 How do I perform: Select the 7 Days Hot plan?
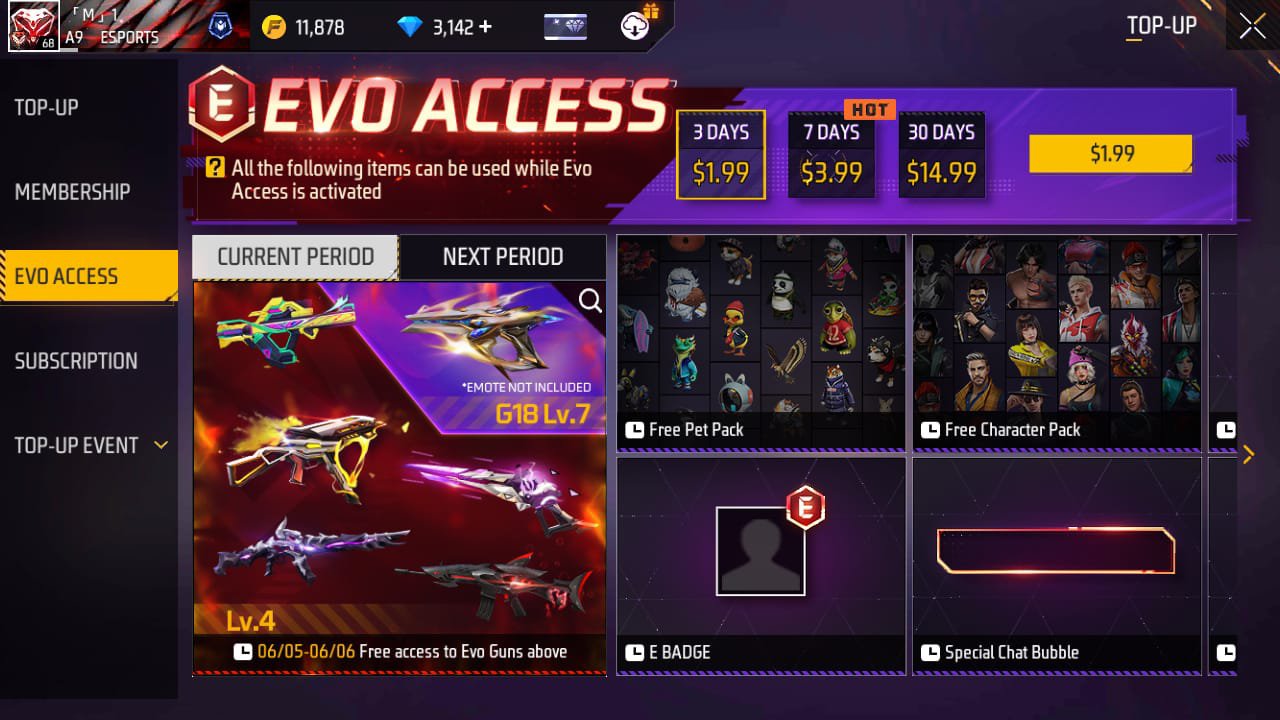tap(831, 154)
